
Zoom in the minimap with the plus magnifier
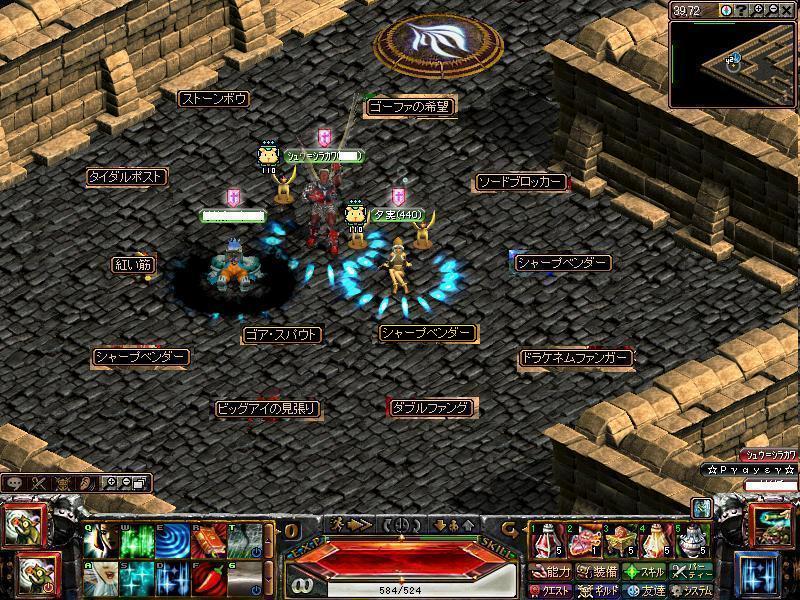tap(759, 10)
